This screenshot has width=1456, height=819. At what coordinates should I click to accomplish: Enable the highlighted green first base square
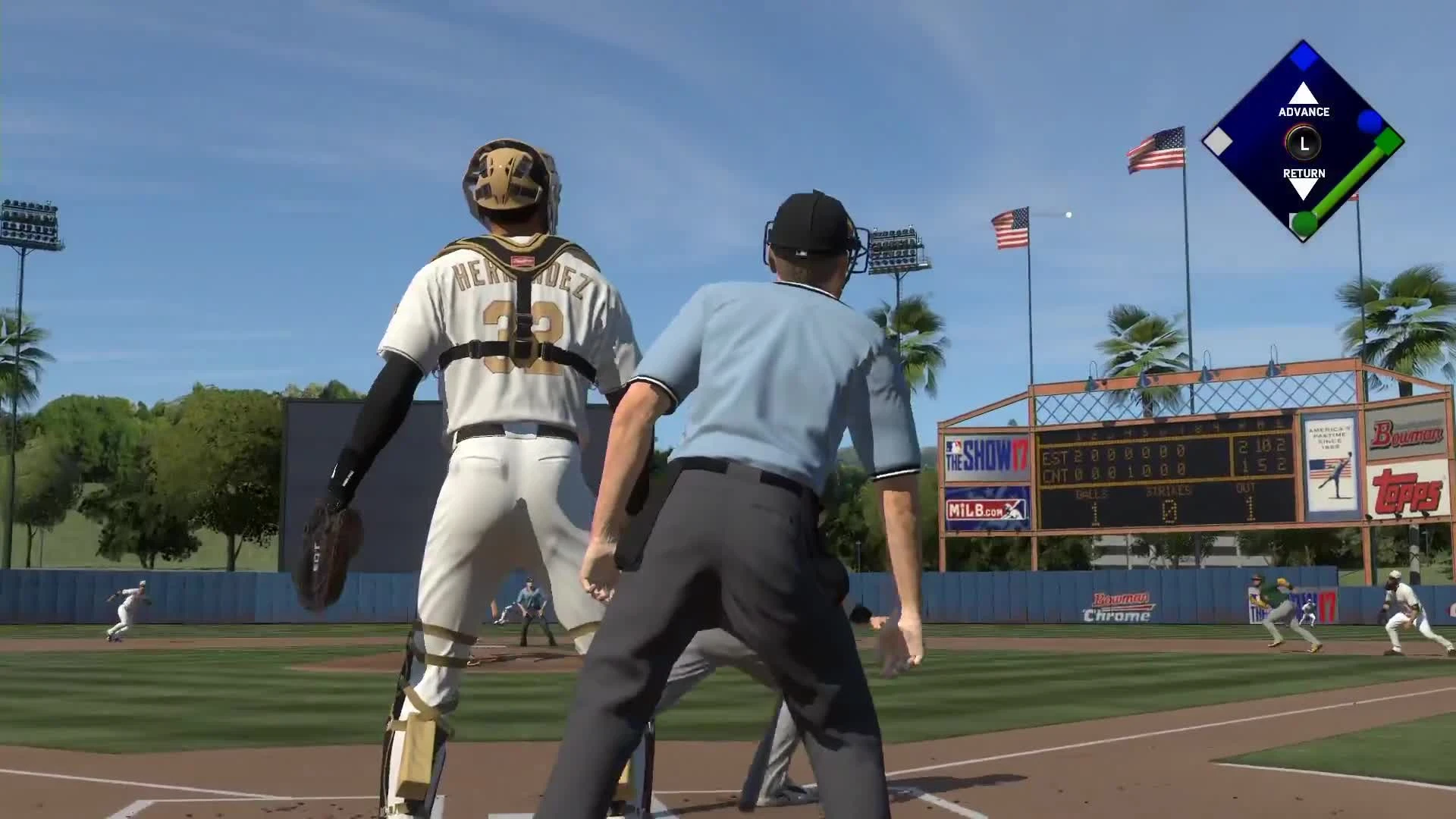[1390, 140]
